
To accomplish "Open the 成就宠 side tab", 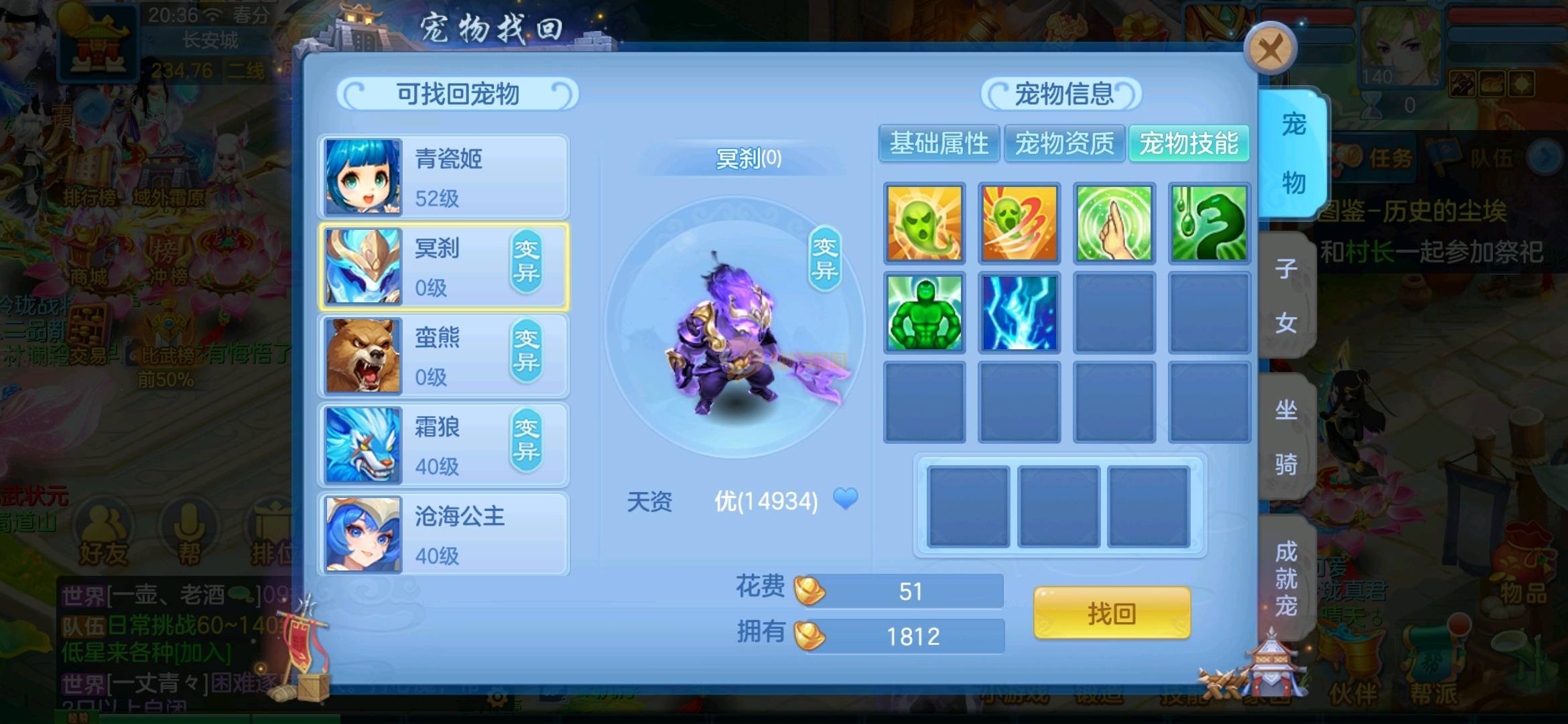I will coord(1286,578).
